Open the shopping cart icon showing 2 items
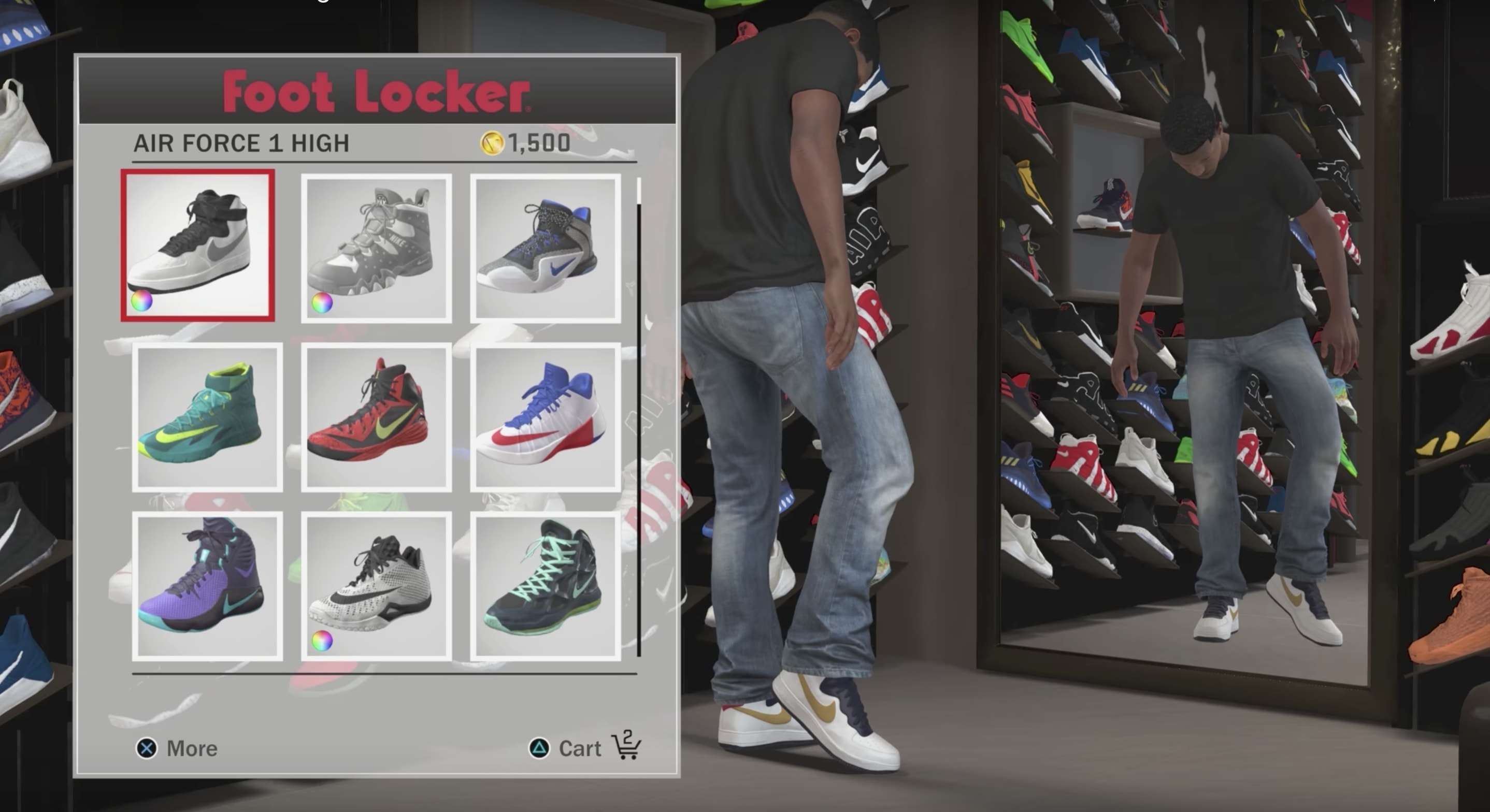This screenshot has width=1490, height=812. tap(626, 746)
